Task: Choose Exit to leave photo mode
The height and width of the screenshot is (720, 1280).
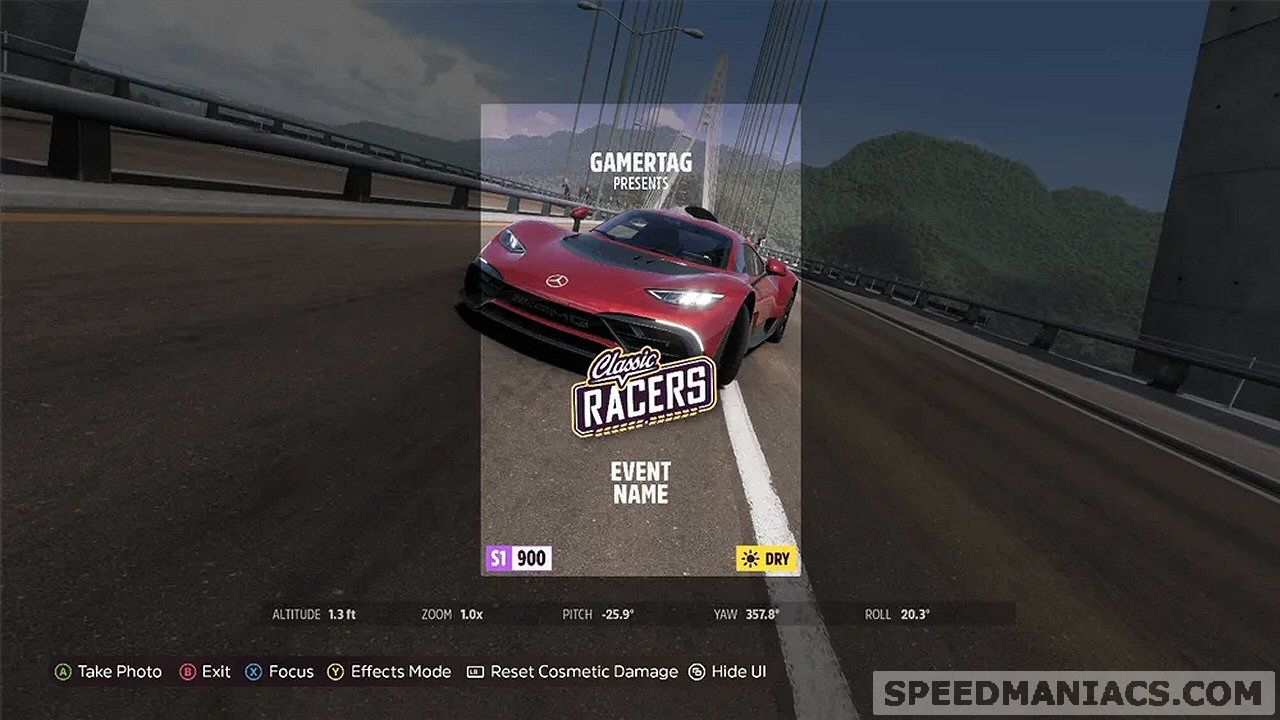Action: 205,672
